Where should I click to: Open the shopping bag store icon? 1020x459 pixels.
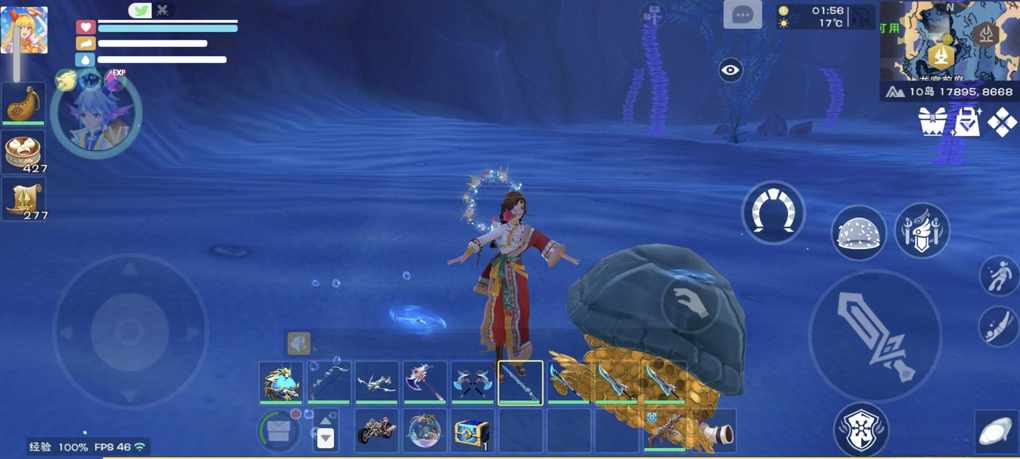tap(967, 122)
